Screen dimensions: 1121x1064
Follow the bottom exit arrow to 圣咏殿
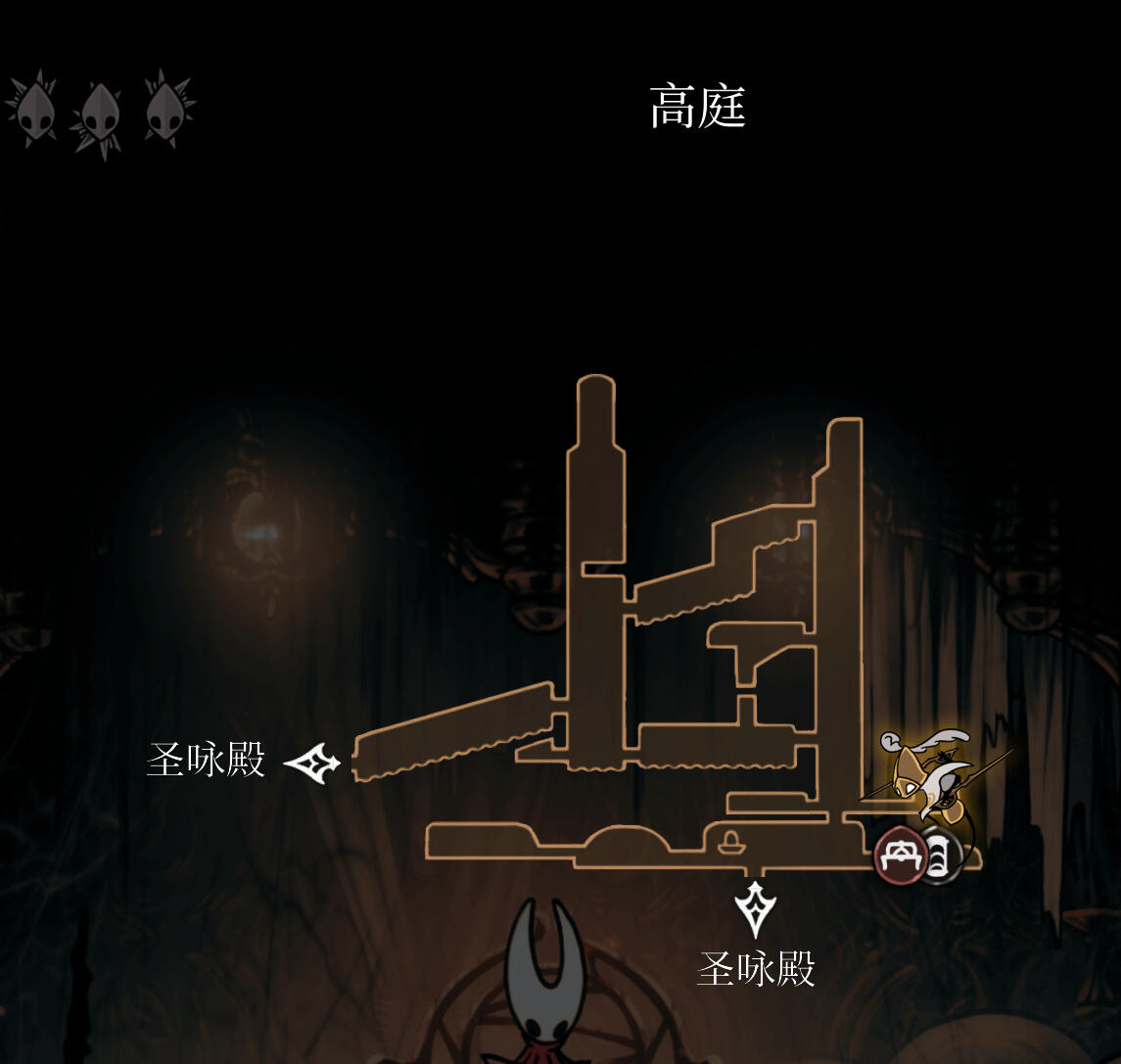tap(756, 909)
